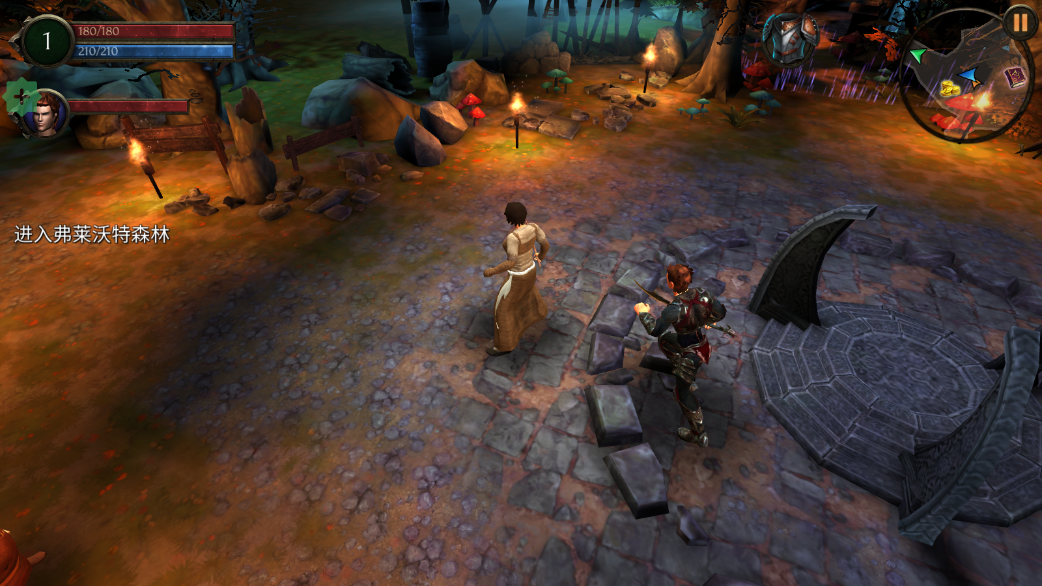
Task: Open the player level 1 badge
Action: (46, 41)
